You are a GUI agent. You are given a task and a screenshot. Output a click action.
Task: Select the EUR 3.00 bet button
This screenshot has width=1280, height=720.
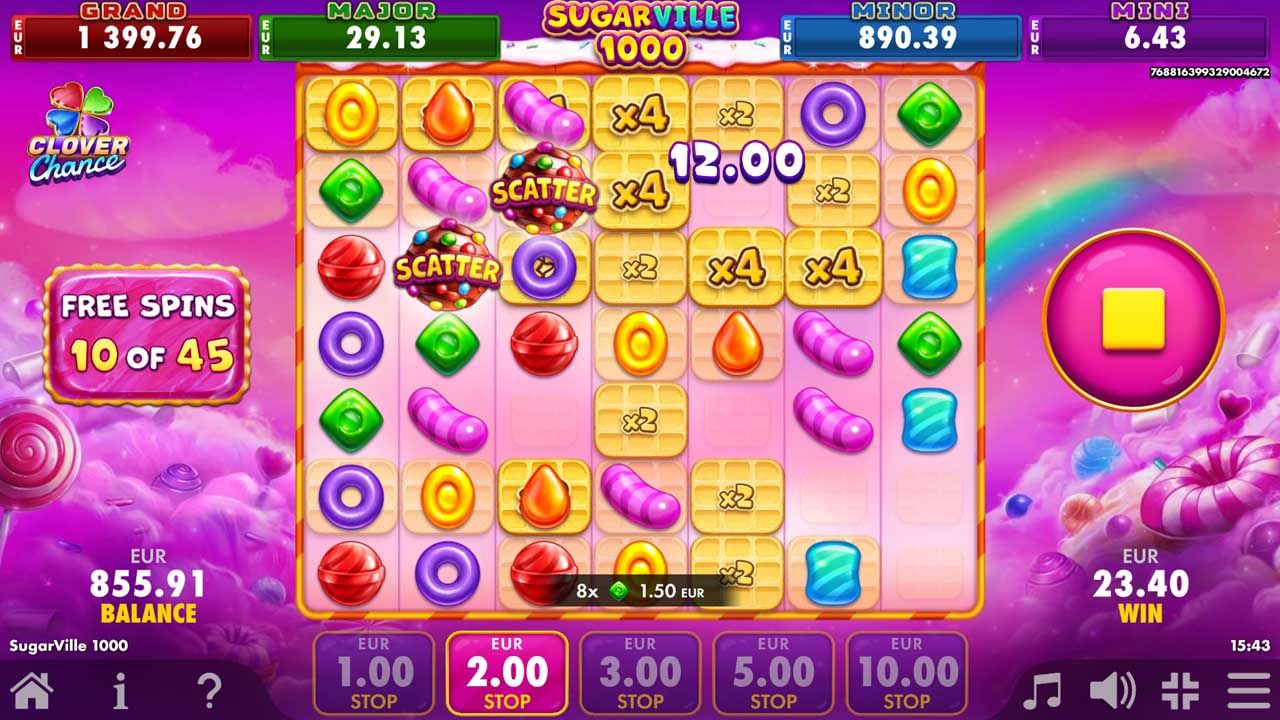pyautogui.click(x=640, y=672)
